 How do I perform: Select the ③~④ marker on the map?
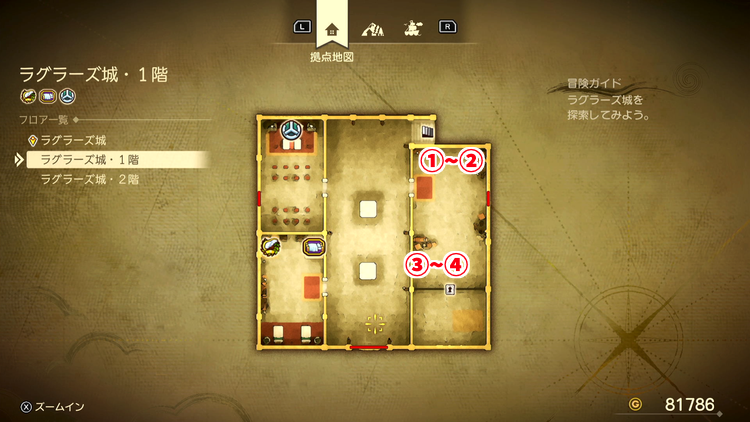[x=434, y=265]
